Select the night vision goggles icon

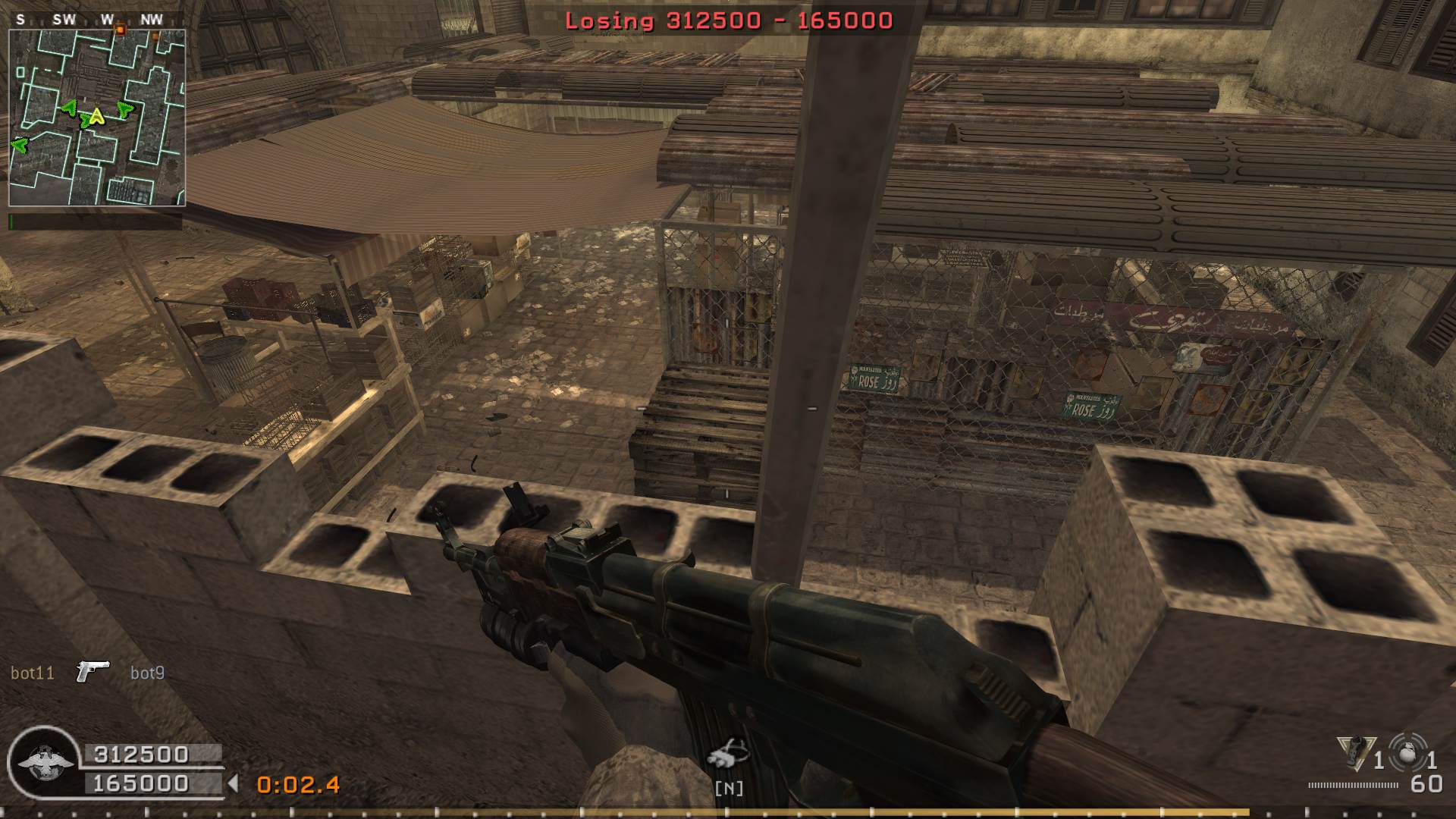click(x=727, y=754)
